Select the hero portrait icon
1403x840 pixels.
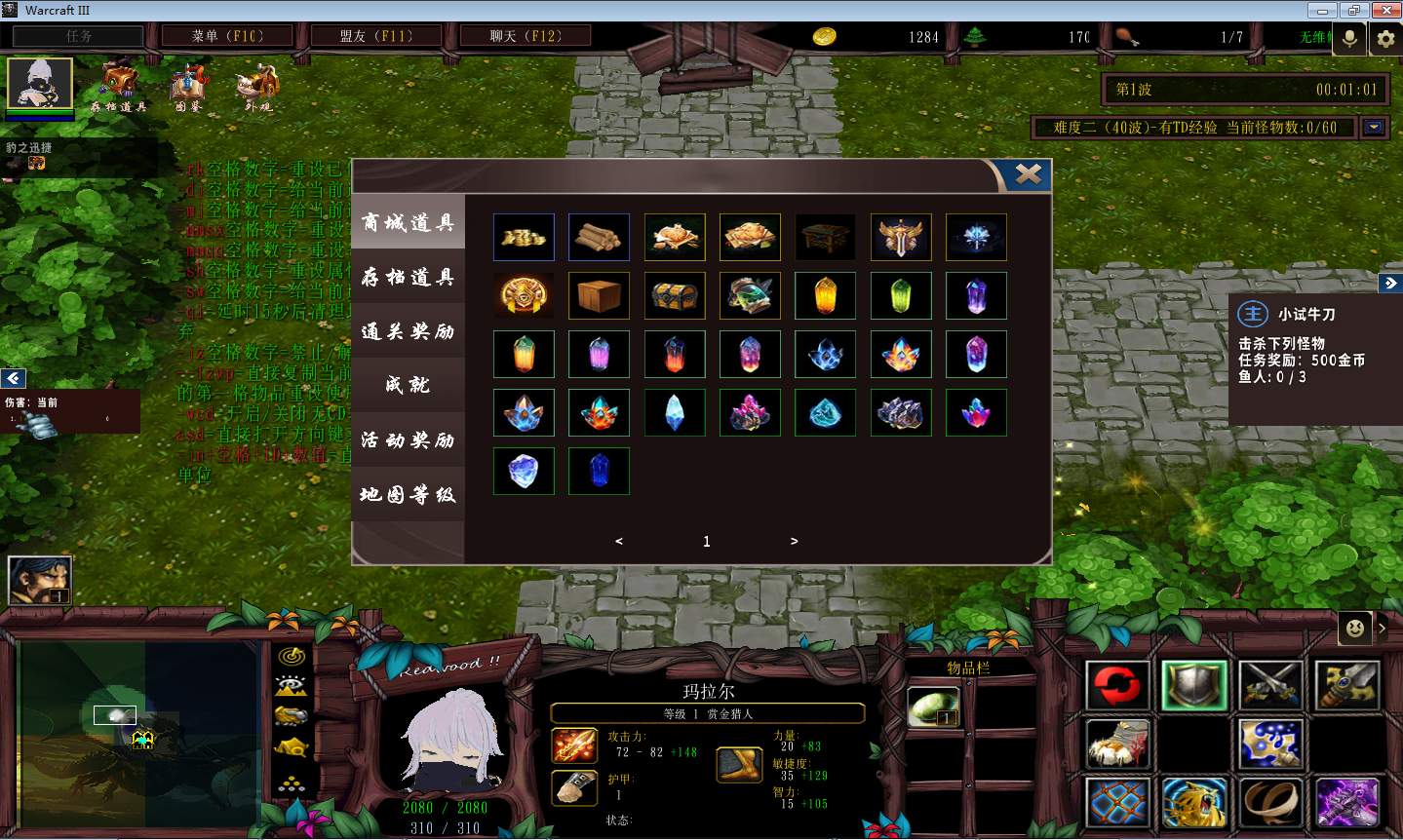[x=40, y=84]
